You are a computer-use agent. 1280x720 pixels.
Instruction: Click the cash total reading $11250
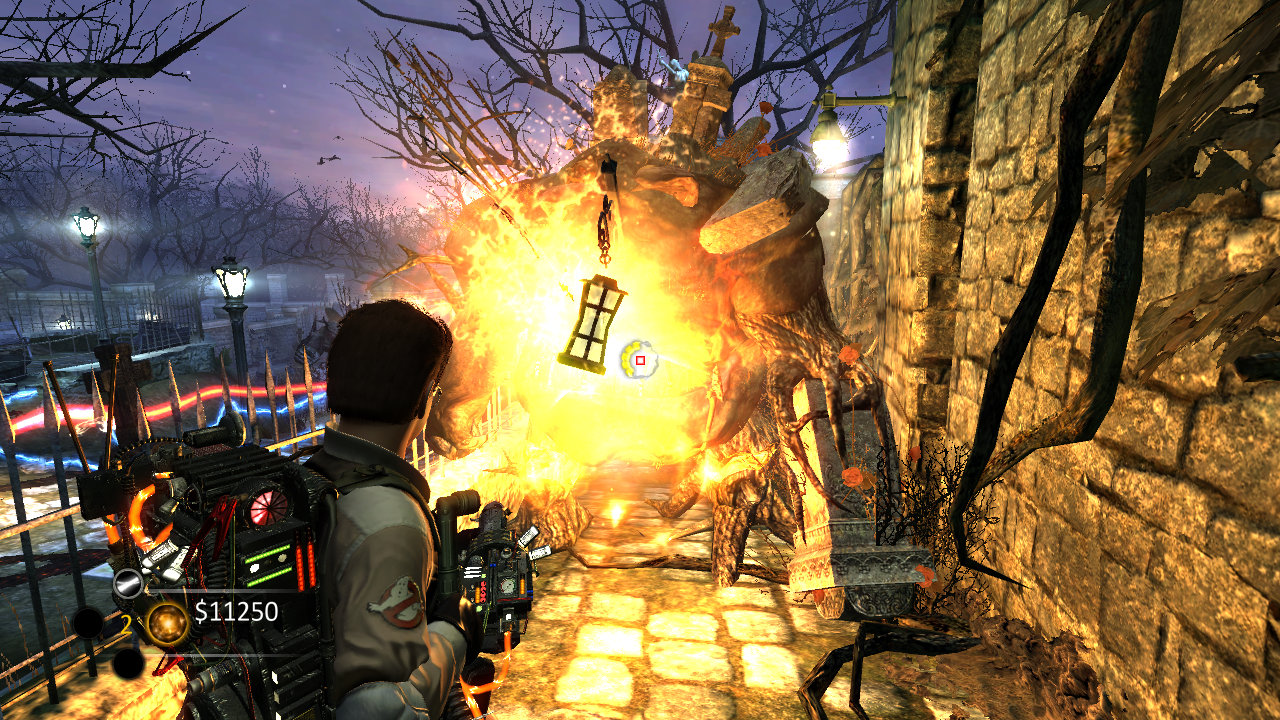coord(235,612)
